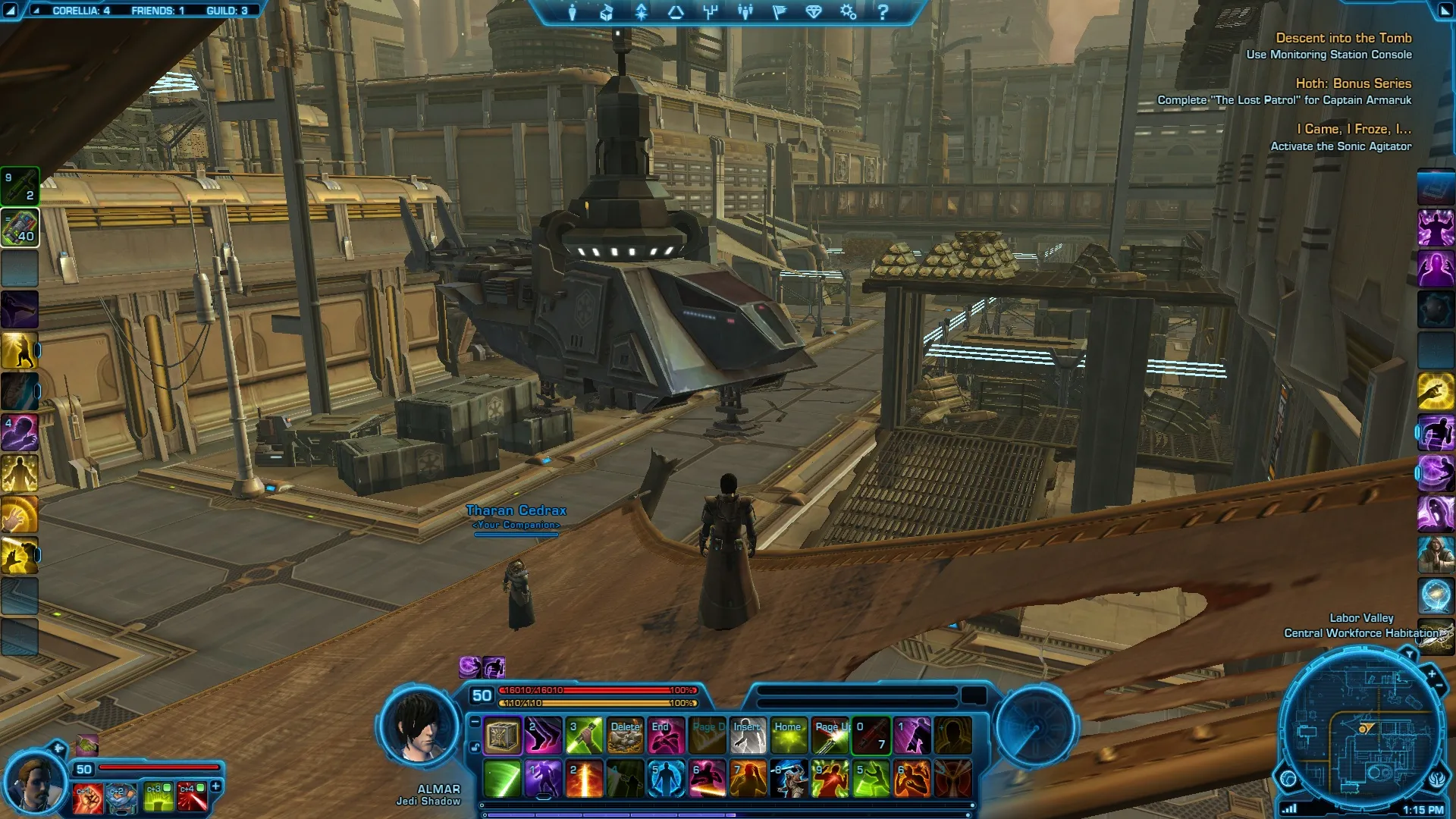Click the Republic emblem button beside the minimap
The image size is (1456, 819).
1438,780
